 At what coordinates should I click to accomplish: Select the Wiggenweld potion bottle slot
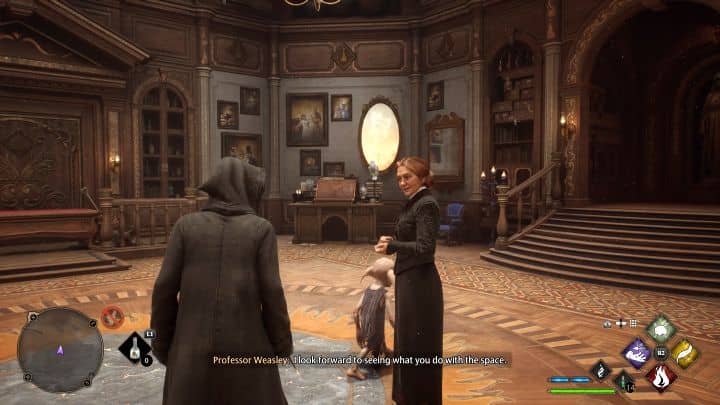click(x=135, y=348)
